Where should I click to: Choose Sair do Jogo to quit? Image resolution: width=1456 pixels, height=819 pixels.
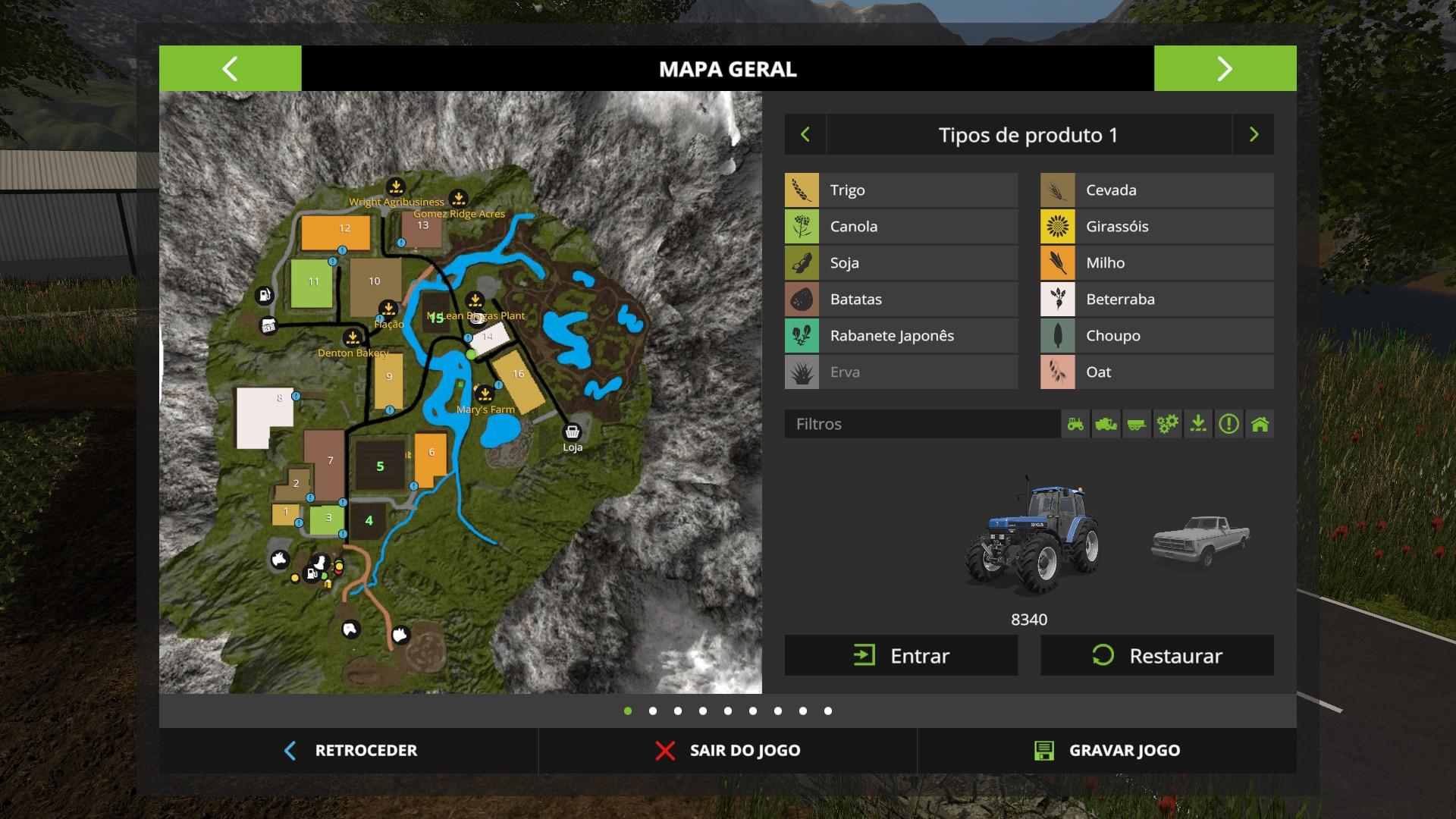click(728, 751)
